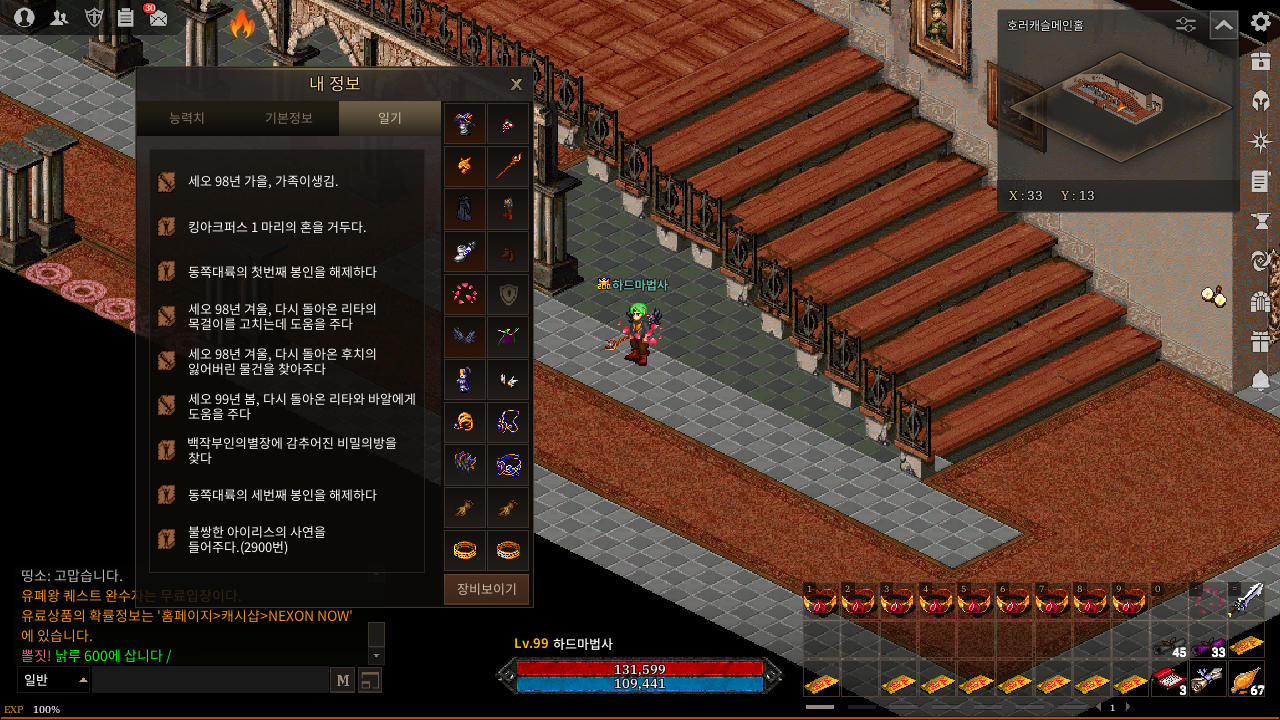Open the shield-and-sword guild icon
Screen dimensions: 1280x720
(93, 17)
